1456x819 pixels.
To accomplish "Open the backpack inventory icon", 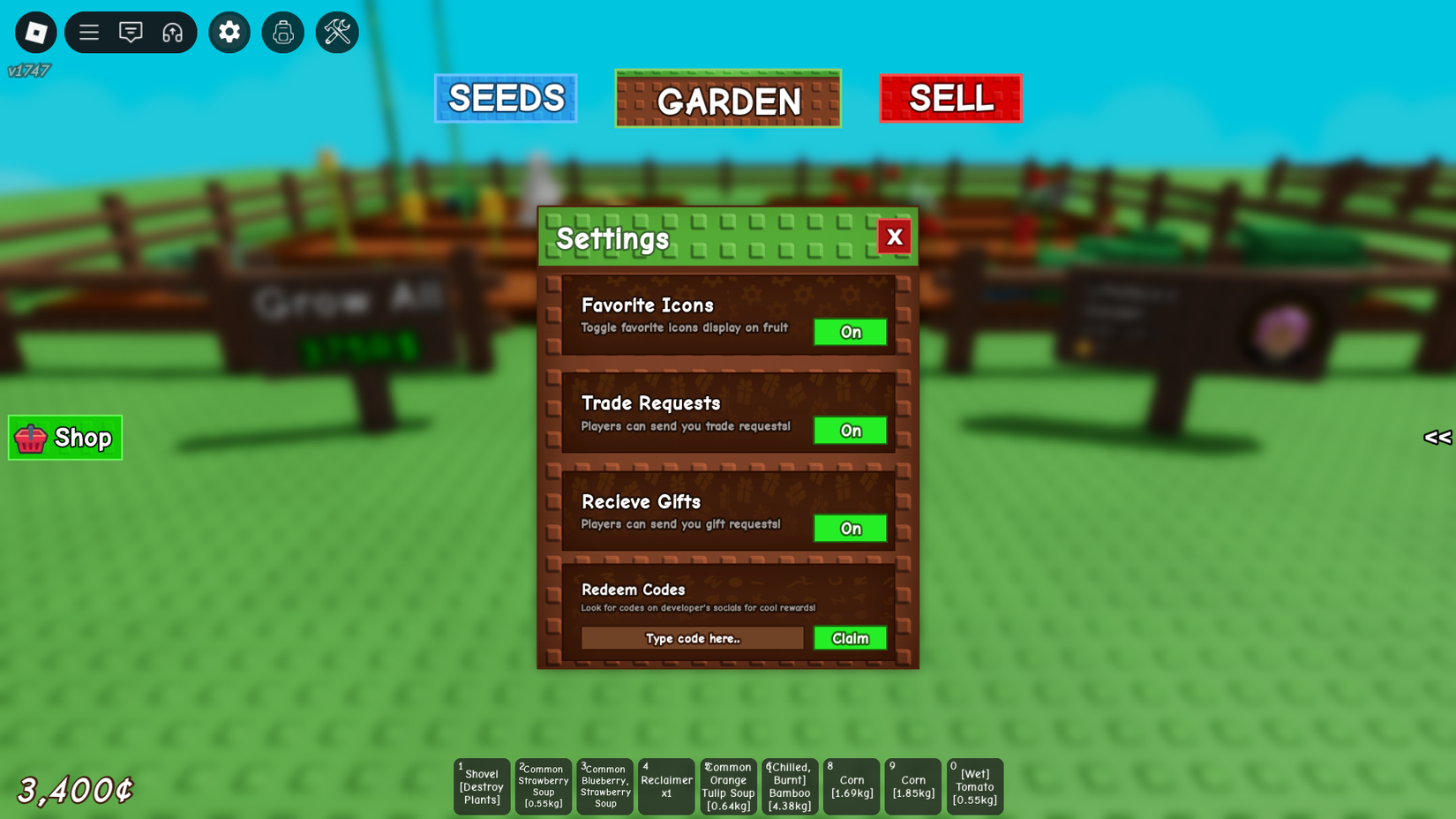I will click(282, 32).
